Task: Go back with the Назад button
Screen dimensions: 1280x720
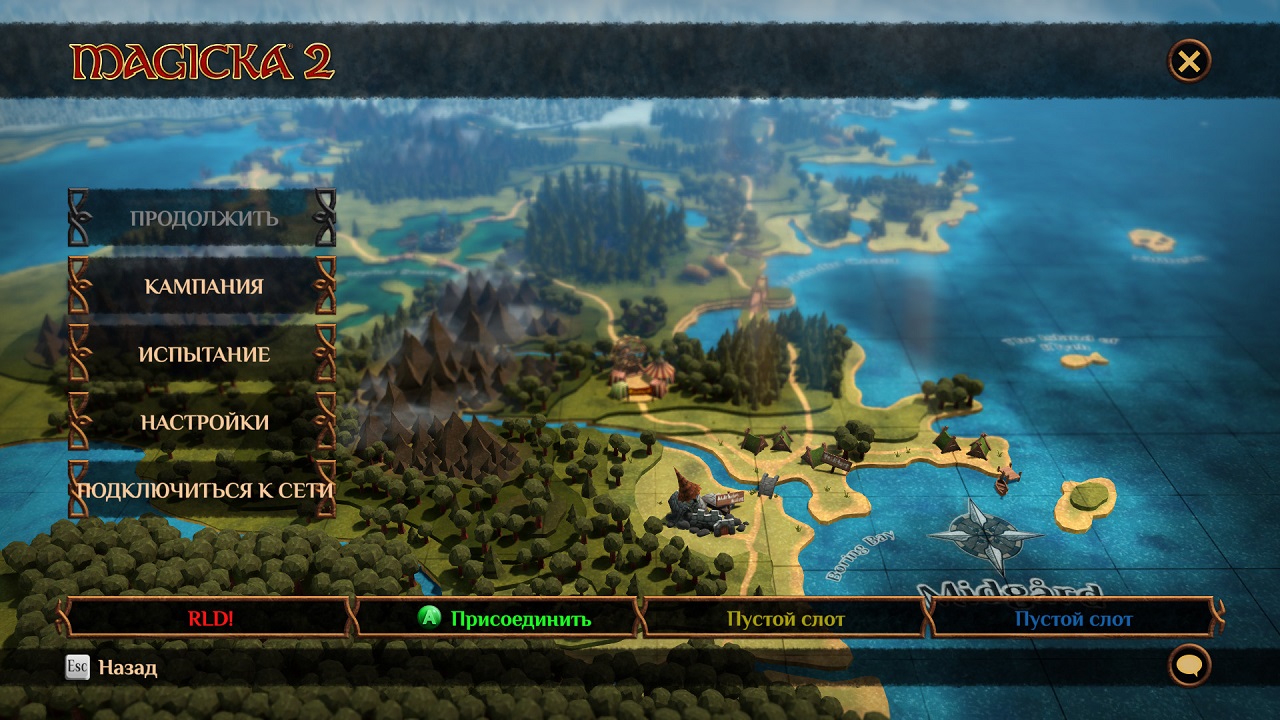Action: [x=112, y=667]
